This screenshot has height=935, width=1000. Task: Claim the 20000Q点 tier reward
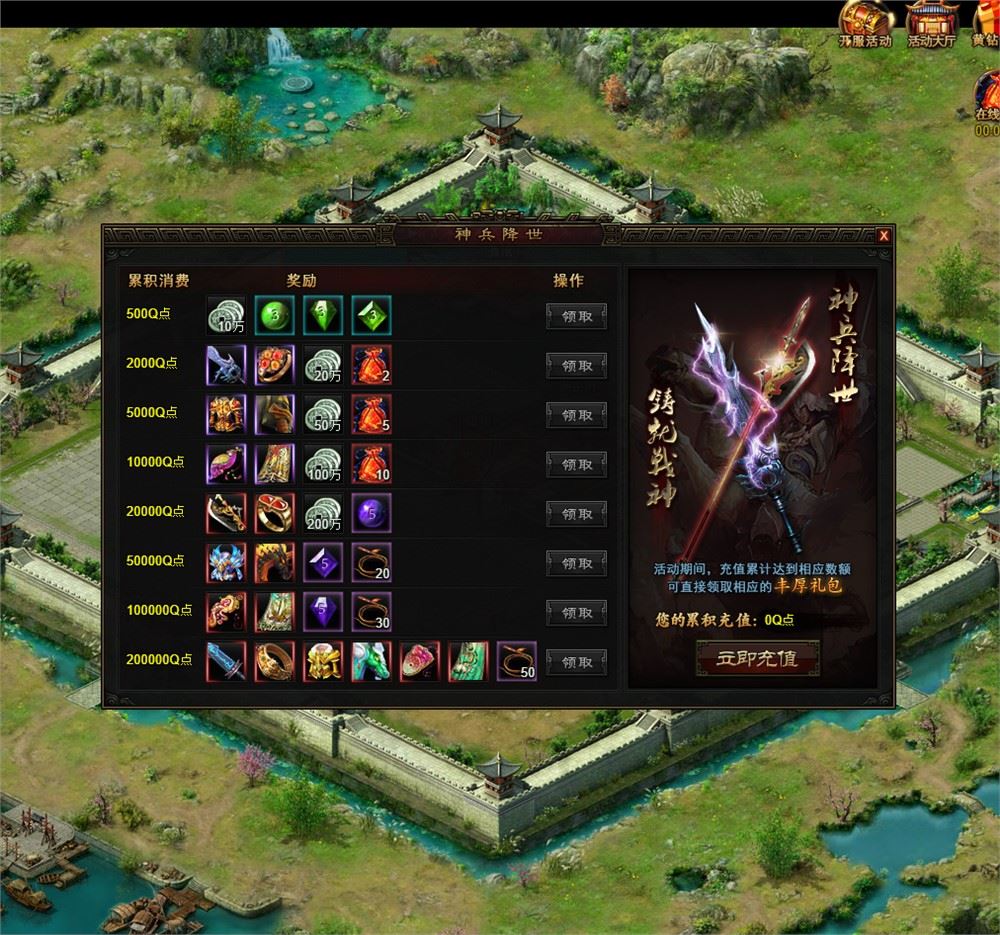(x=576, y=514)
